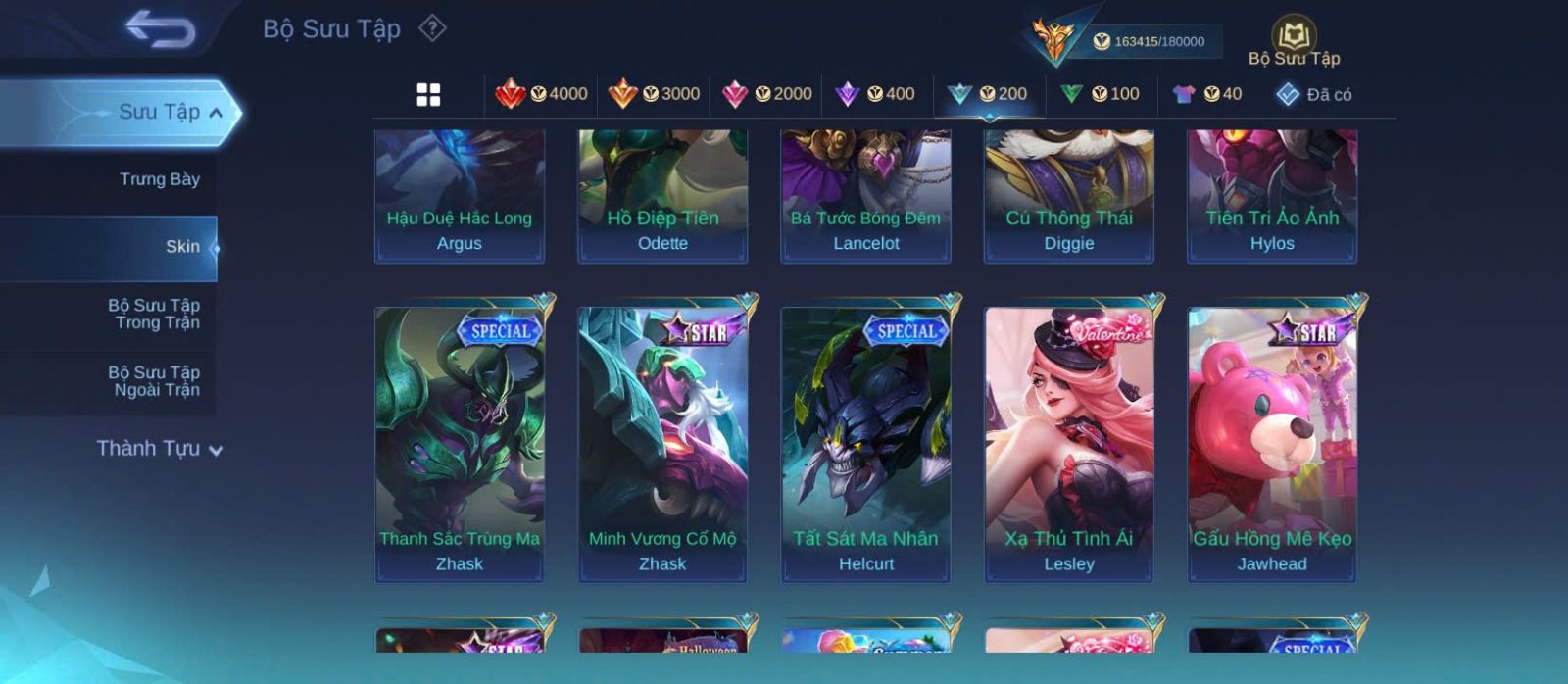
Task: Select Zhask's Thanh Sắc Trùng Ma skin
Action: (x=460, y=444)
